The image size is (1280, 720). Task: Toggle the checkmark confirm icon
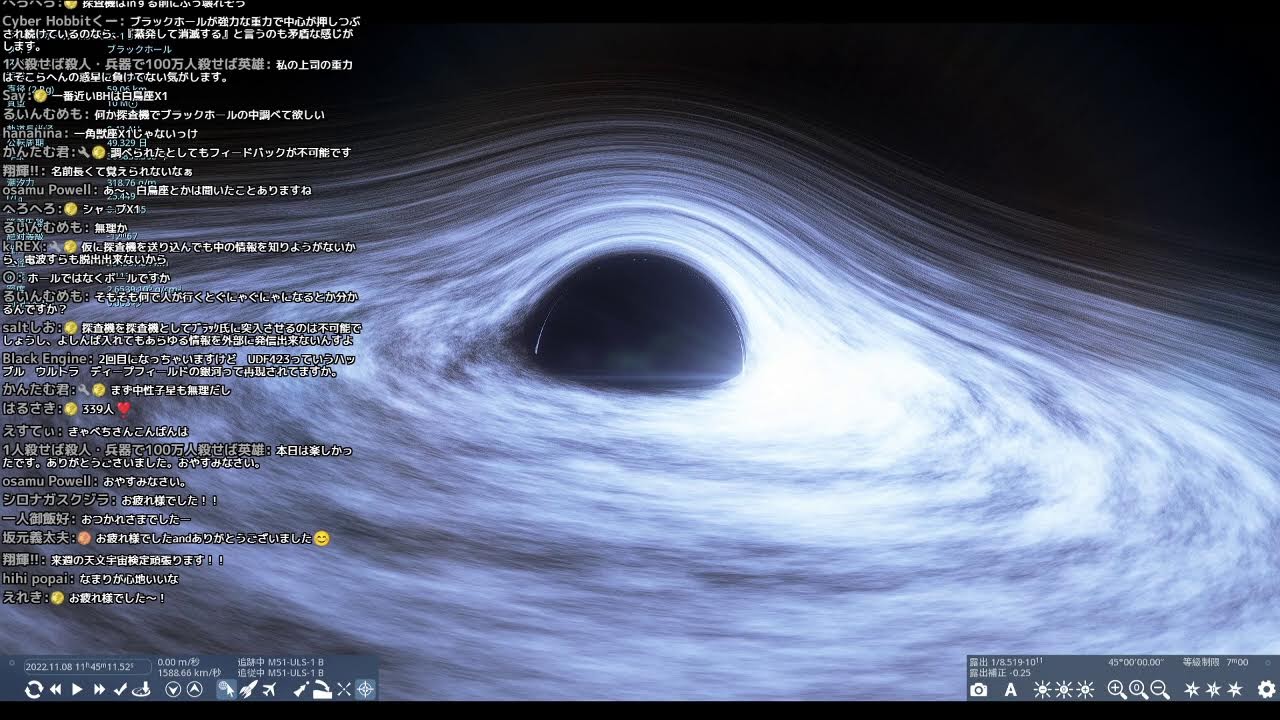pos(119,690)
